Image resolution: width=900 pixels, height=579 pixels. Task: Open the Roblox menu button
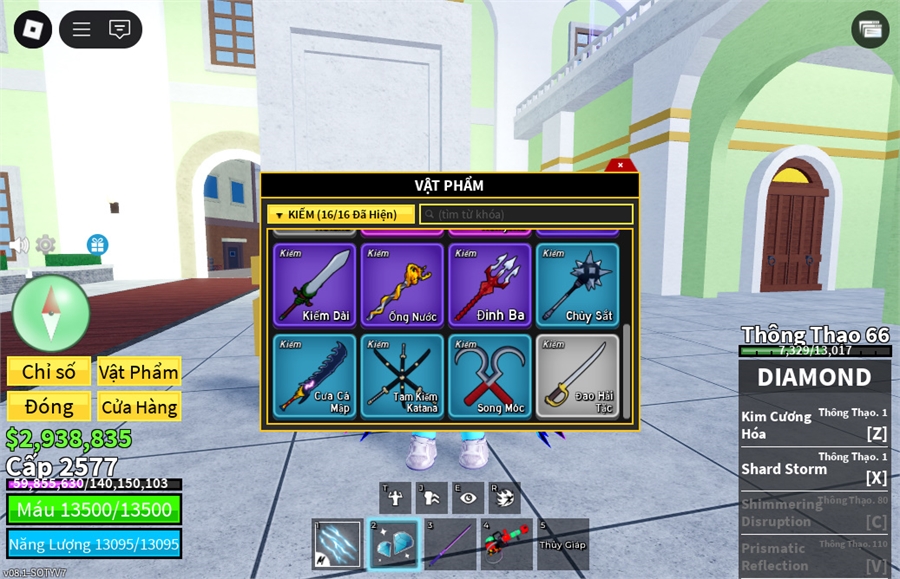coord(31,29)
